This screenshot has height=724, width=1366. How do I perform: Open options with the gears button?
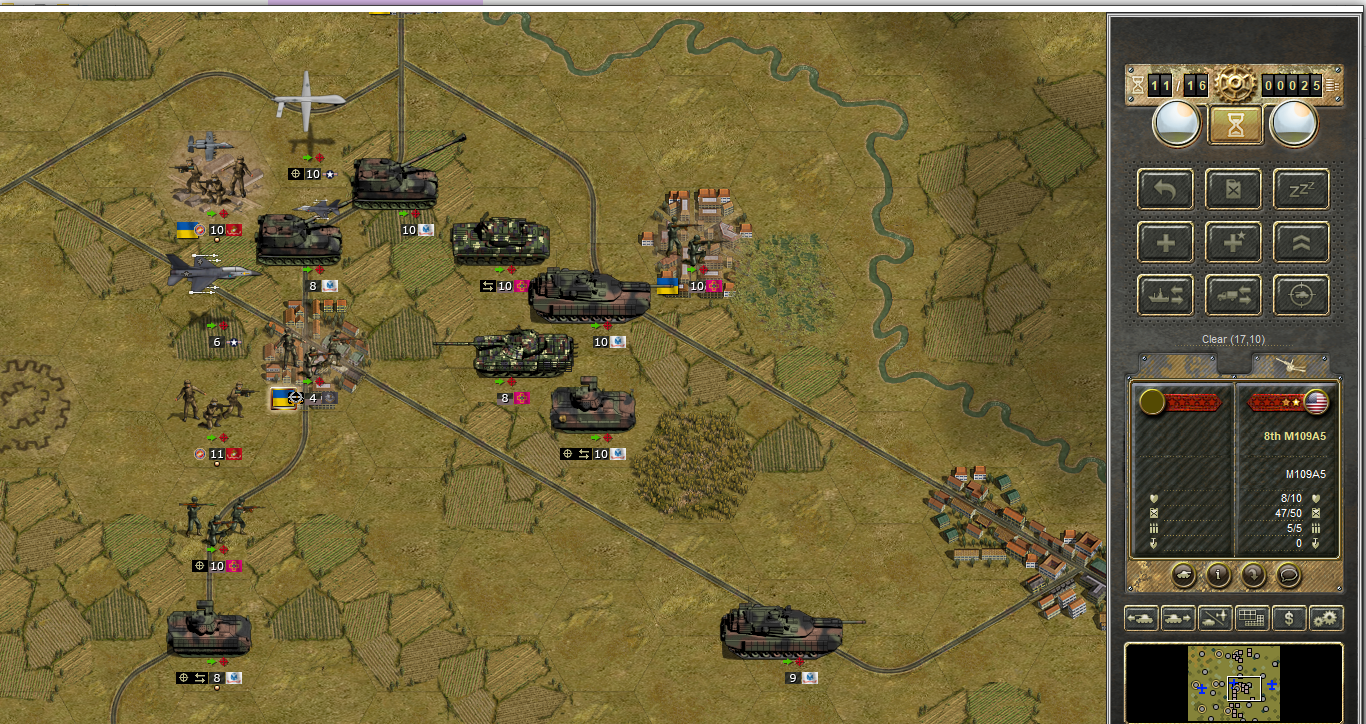[1326, 618]
